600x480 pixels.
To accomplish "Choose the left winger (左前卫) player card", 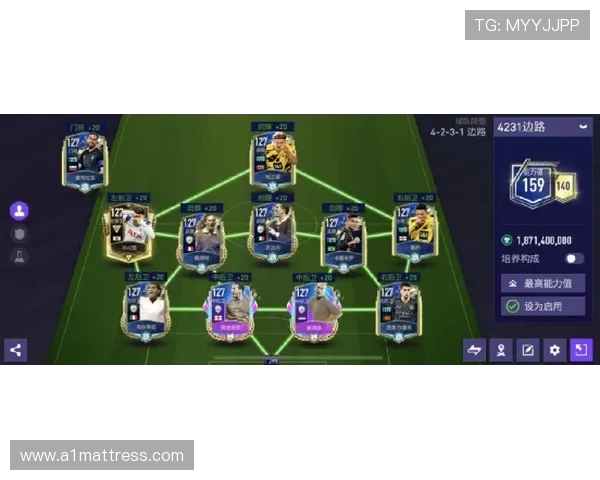I will [130, 229].
